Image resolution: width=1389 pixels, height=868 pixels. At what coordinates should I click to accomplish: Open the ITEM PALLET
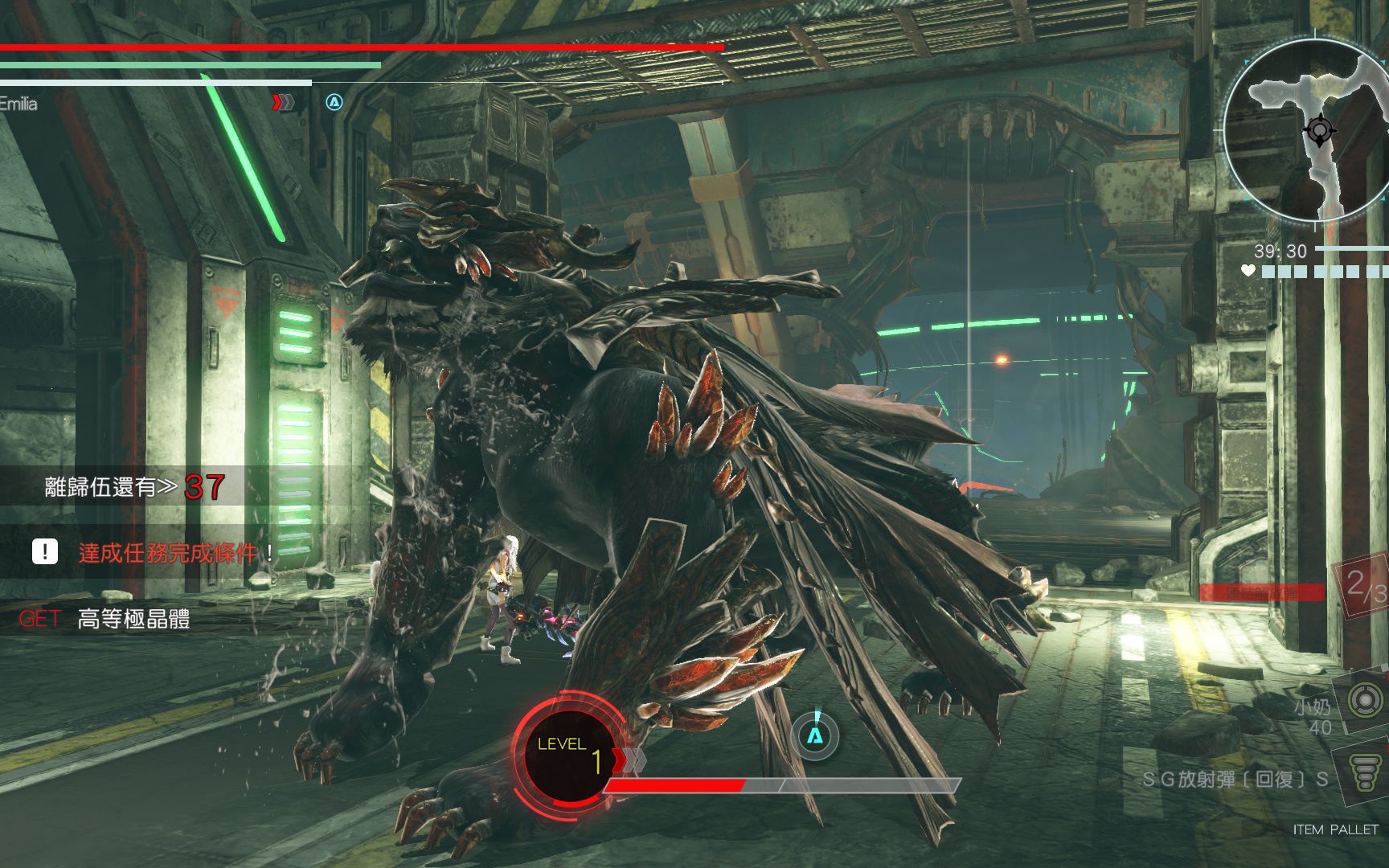[1335, 829]
